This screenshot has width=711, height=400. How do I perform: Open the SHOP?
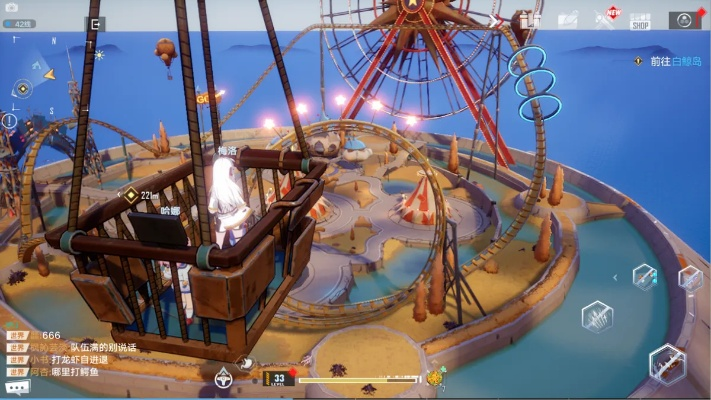pyautogui.click(x=640, y=19)
